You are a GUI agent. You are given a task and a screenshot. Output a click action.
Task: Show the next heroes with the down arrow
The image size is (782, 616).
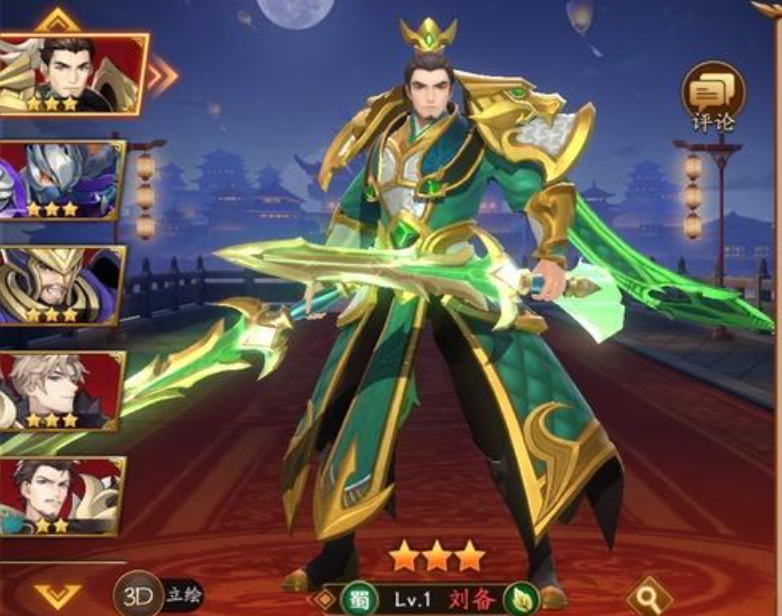click(x=57, y=597)
